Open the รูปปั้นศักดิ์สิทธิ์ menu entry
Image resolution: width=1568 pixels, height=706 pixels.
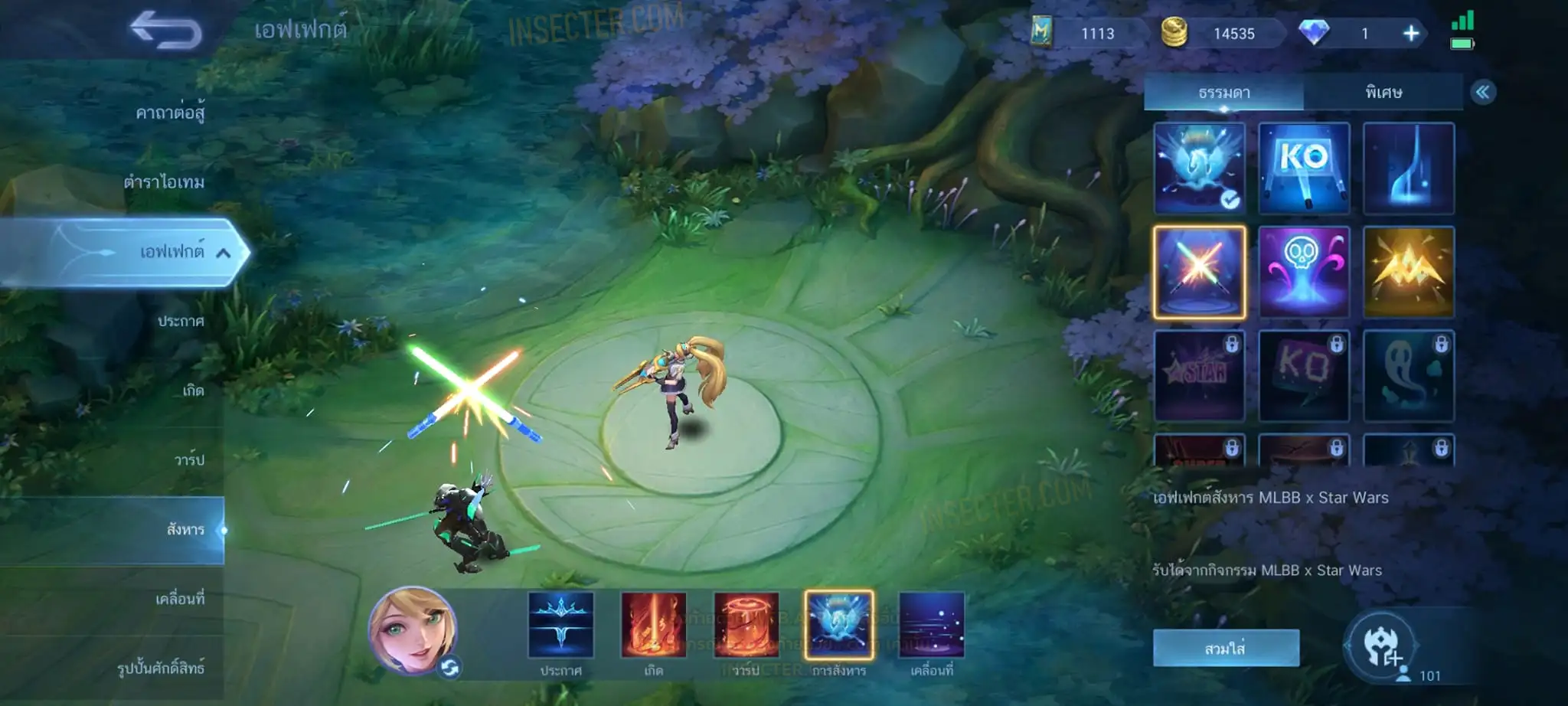(161, 668)
